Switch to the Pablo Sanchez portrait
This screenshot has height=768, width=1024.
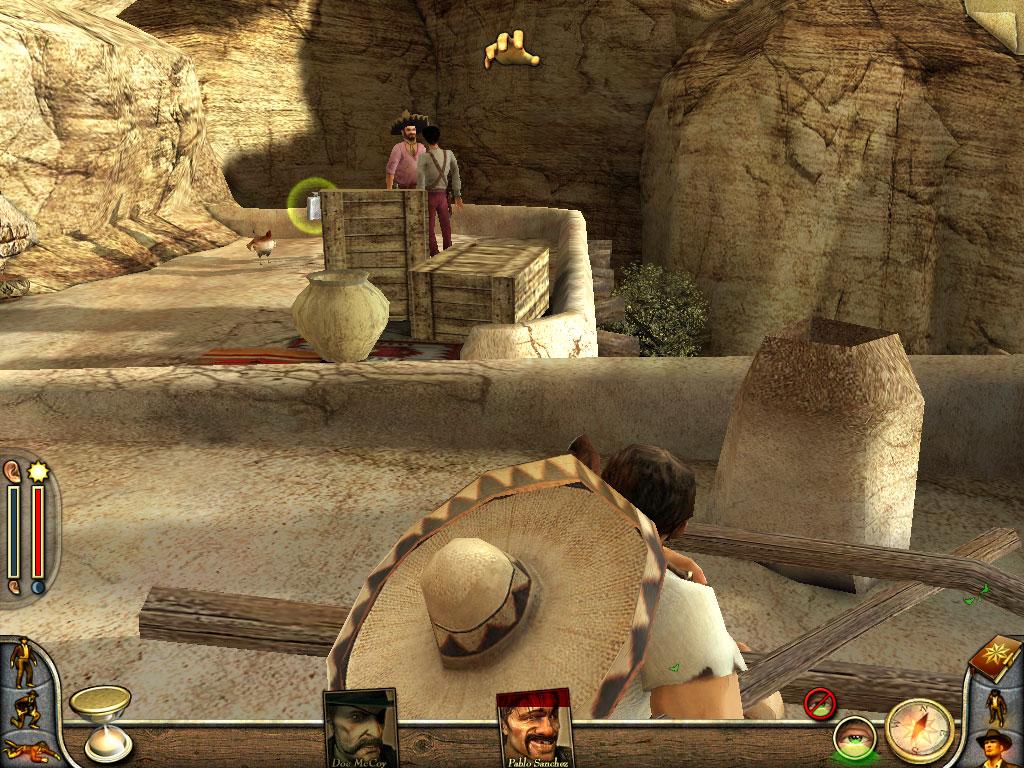click(x=535, y=726)
